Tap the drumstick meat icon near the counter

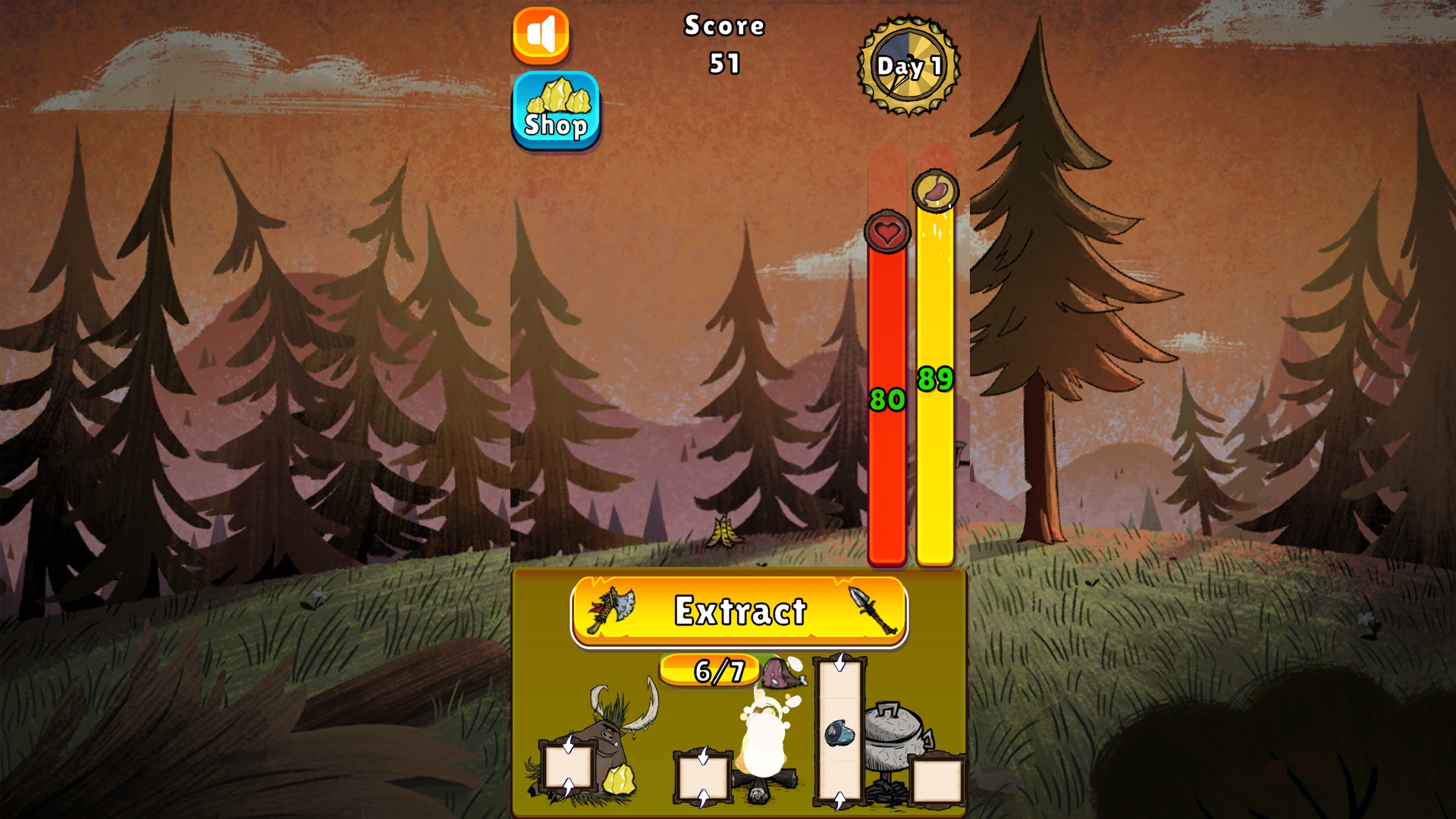[781, 673]
